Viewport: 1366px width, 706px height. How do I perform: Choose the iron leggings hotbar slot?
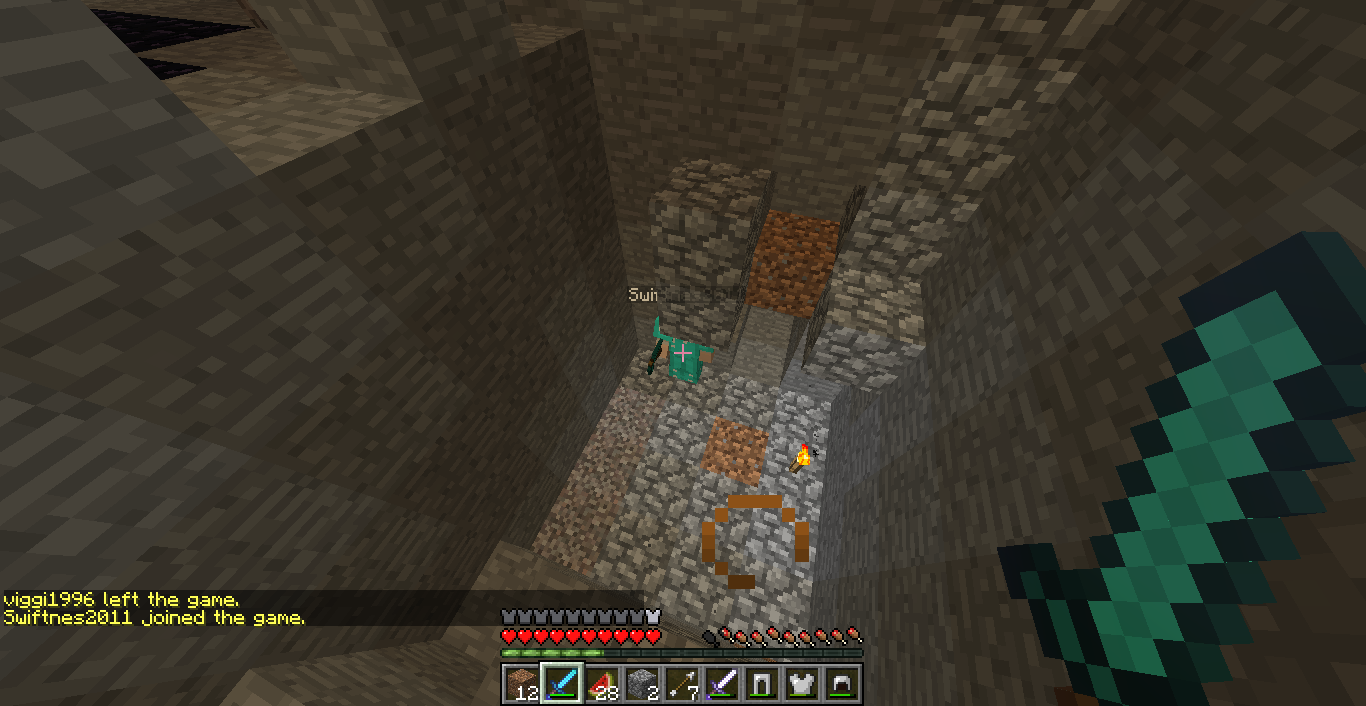pos(762,684)
